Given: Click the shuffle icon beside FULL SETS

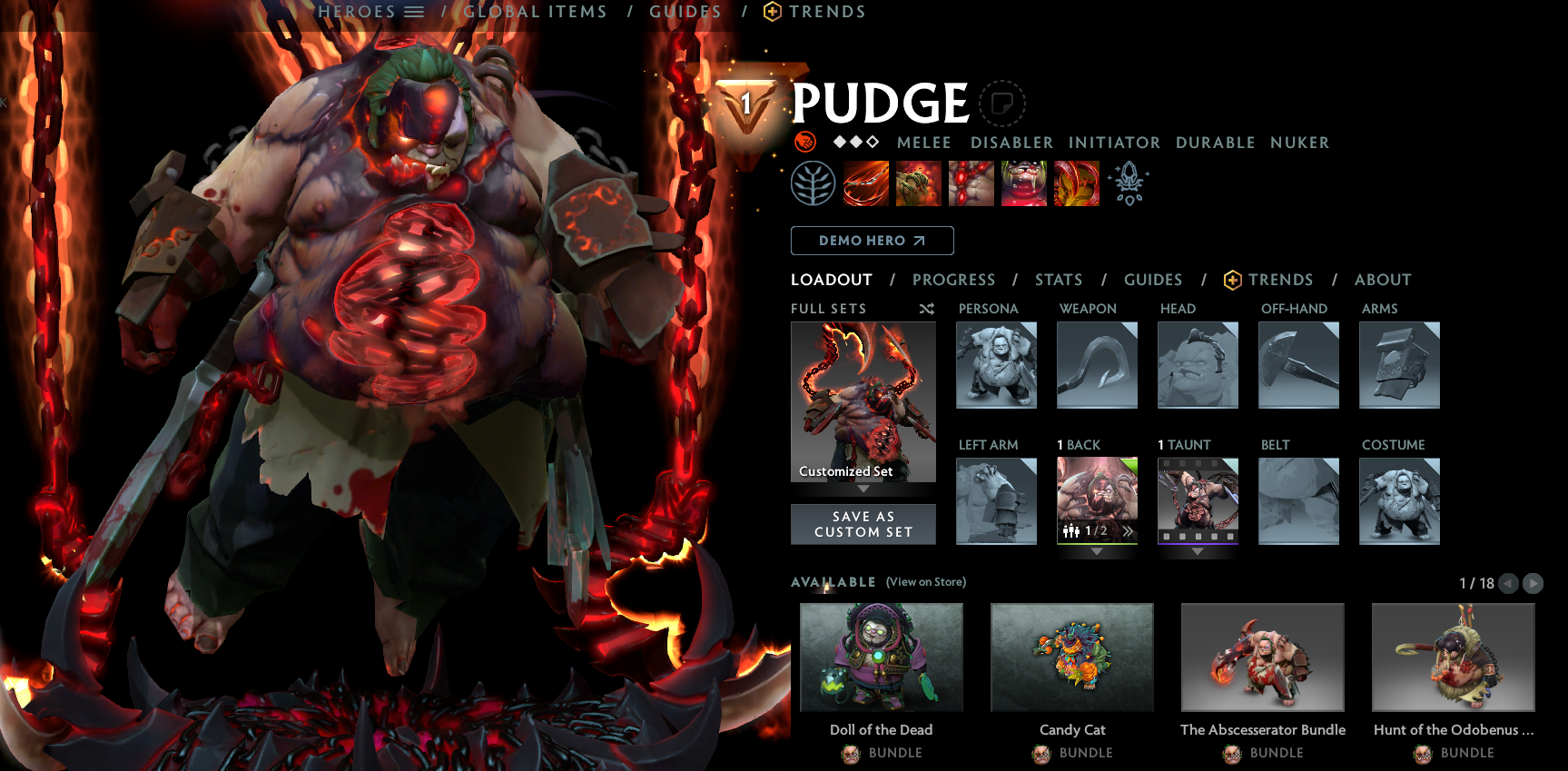Looking at the screenshot, I should [x=927, y=309].
